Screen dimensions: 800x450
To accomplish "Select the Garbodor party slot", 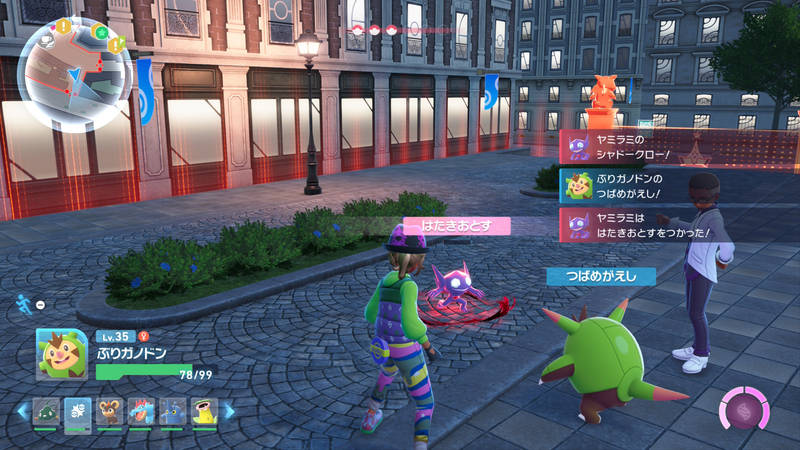I will click(x=47, y=411).
